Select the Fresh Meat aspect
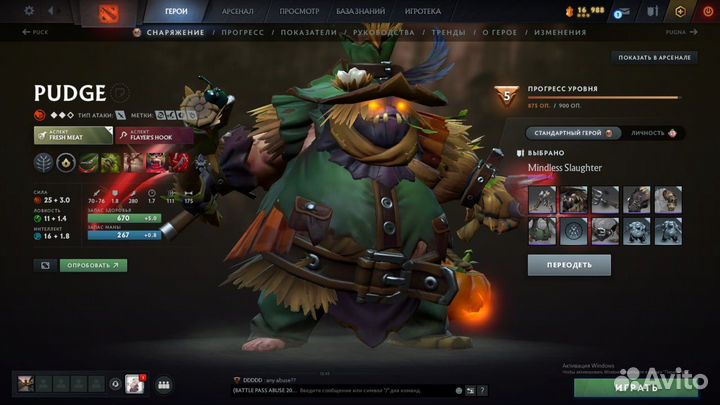The width and height of the screenshot is (720, 405). coord(72,135)
